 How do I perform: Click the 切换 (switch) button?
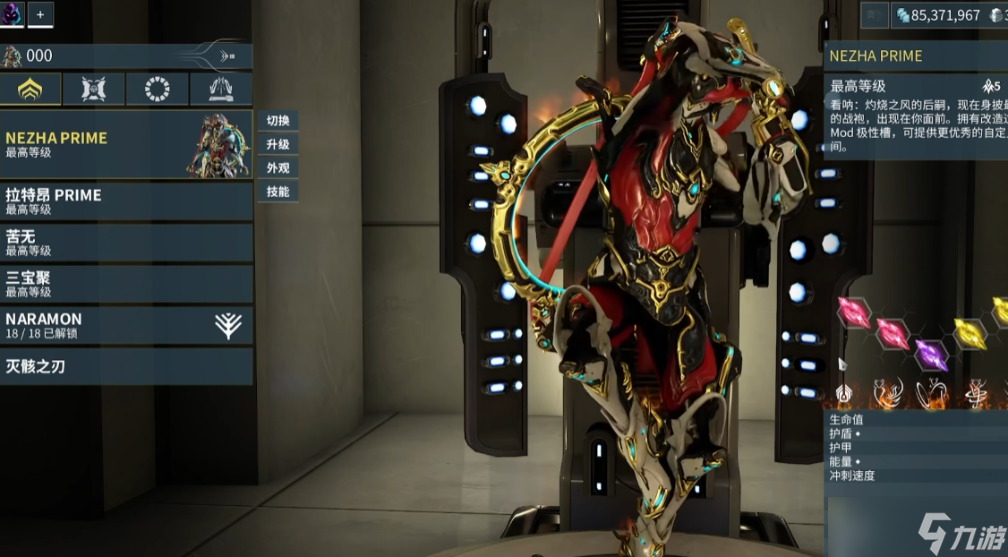278,121
